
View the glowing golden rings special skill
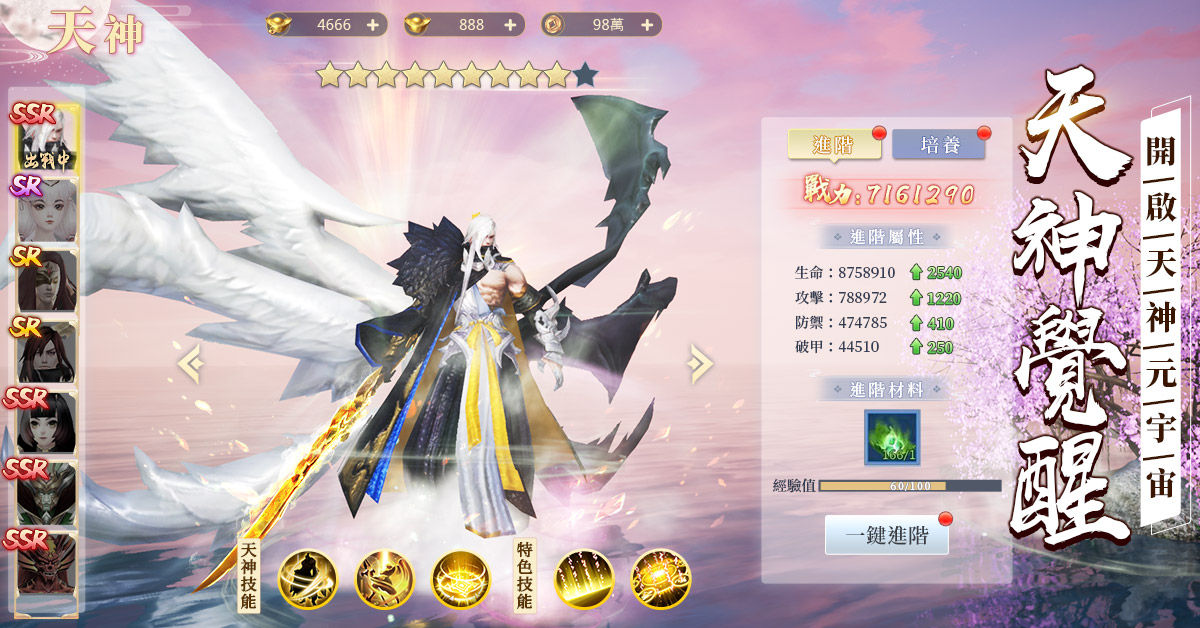661,579
